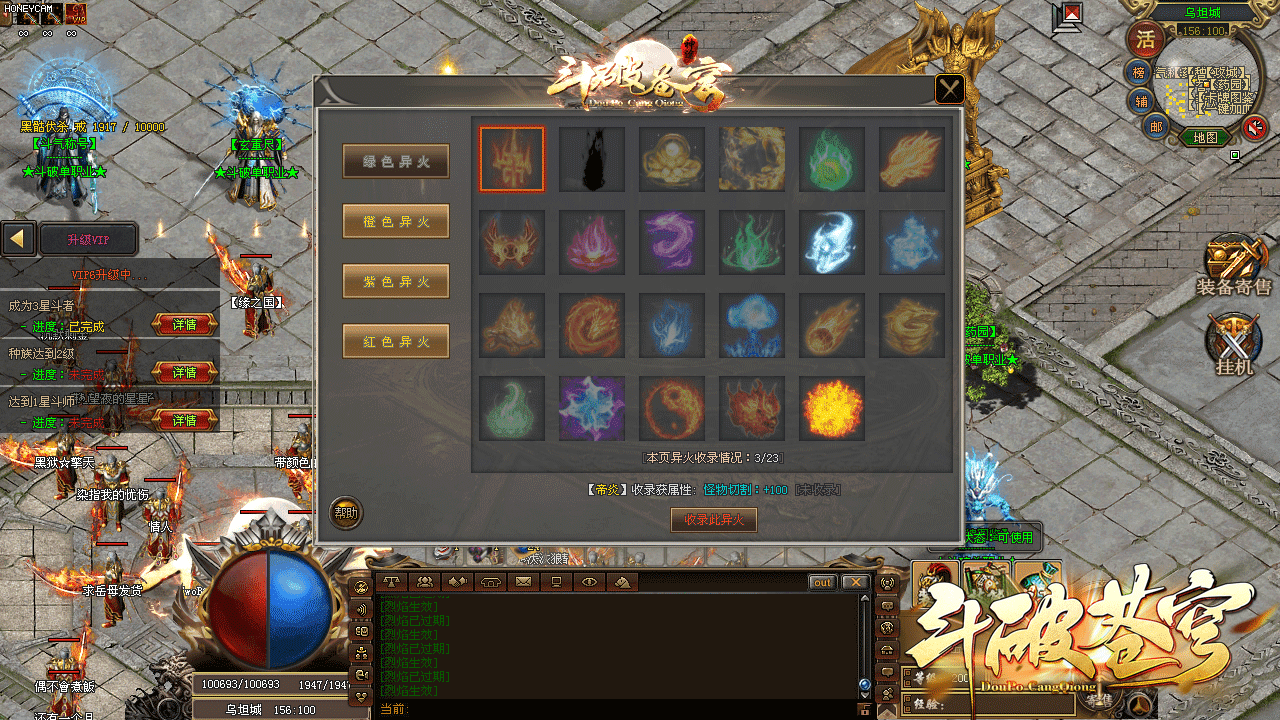
Task: Show 详情 for the 成为3星斗者 quest
Action: [x=185, y=324]
